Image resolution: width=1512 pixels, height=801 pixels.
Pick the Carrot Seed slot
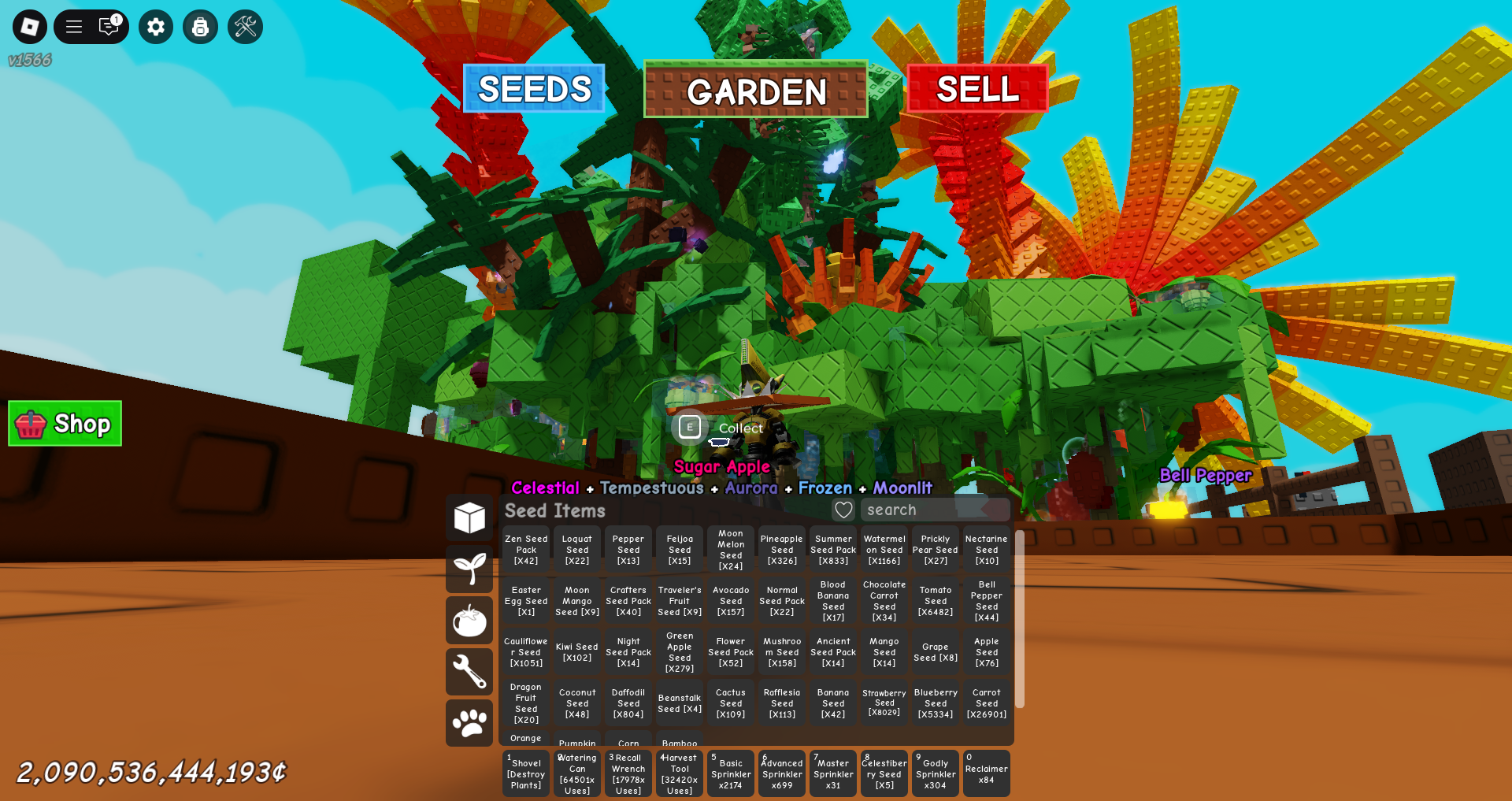pyautogui.click(x=987, y=703)
